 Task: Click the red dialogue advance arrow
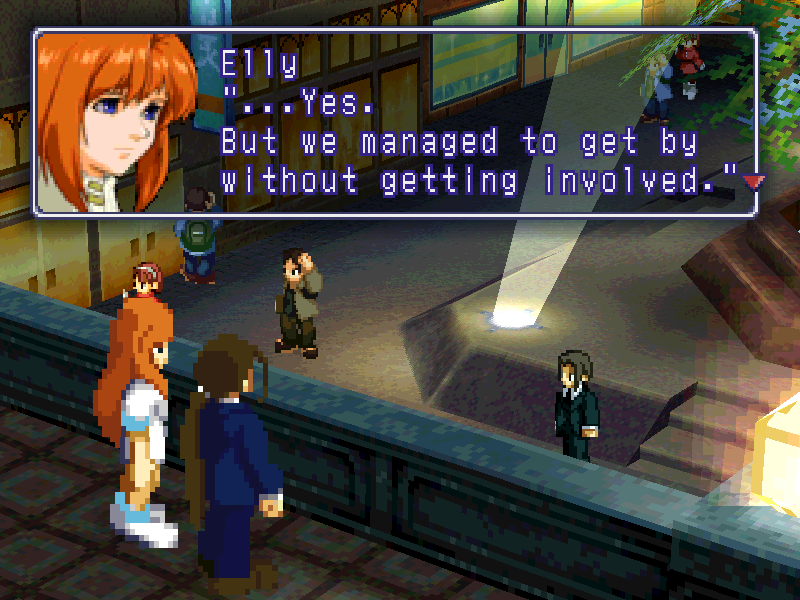(x=753, y=181)
